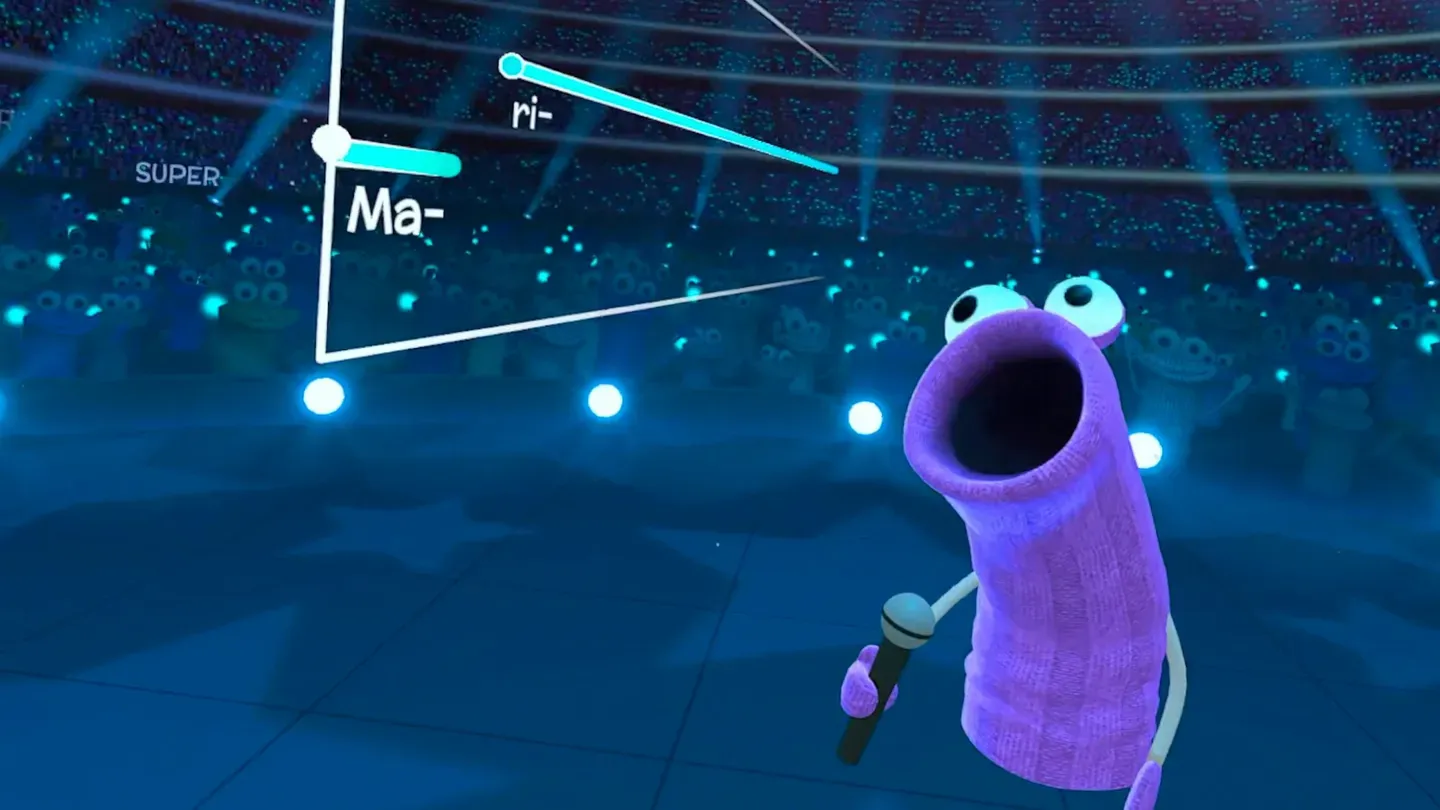
Task: Click the round note head above 'ri-'
Action: [512, 65]
